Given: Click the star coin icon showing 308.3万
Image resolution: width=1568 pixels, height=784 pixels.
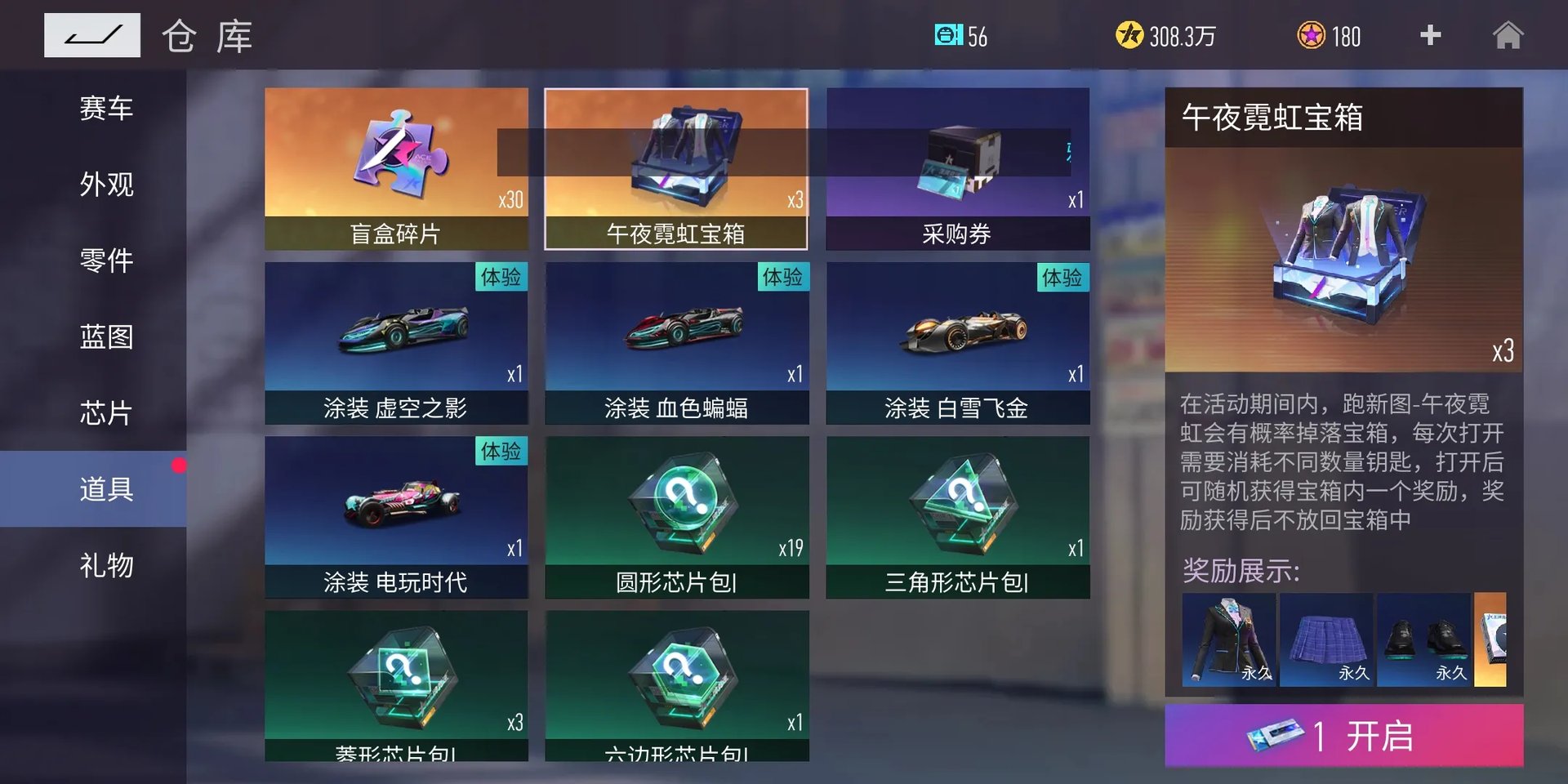Looking at the screenshot, I should tap(1129, 34).
